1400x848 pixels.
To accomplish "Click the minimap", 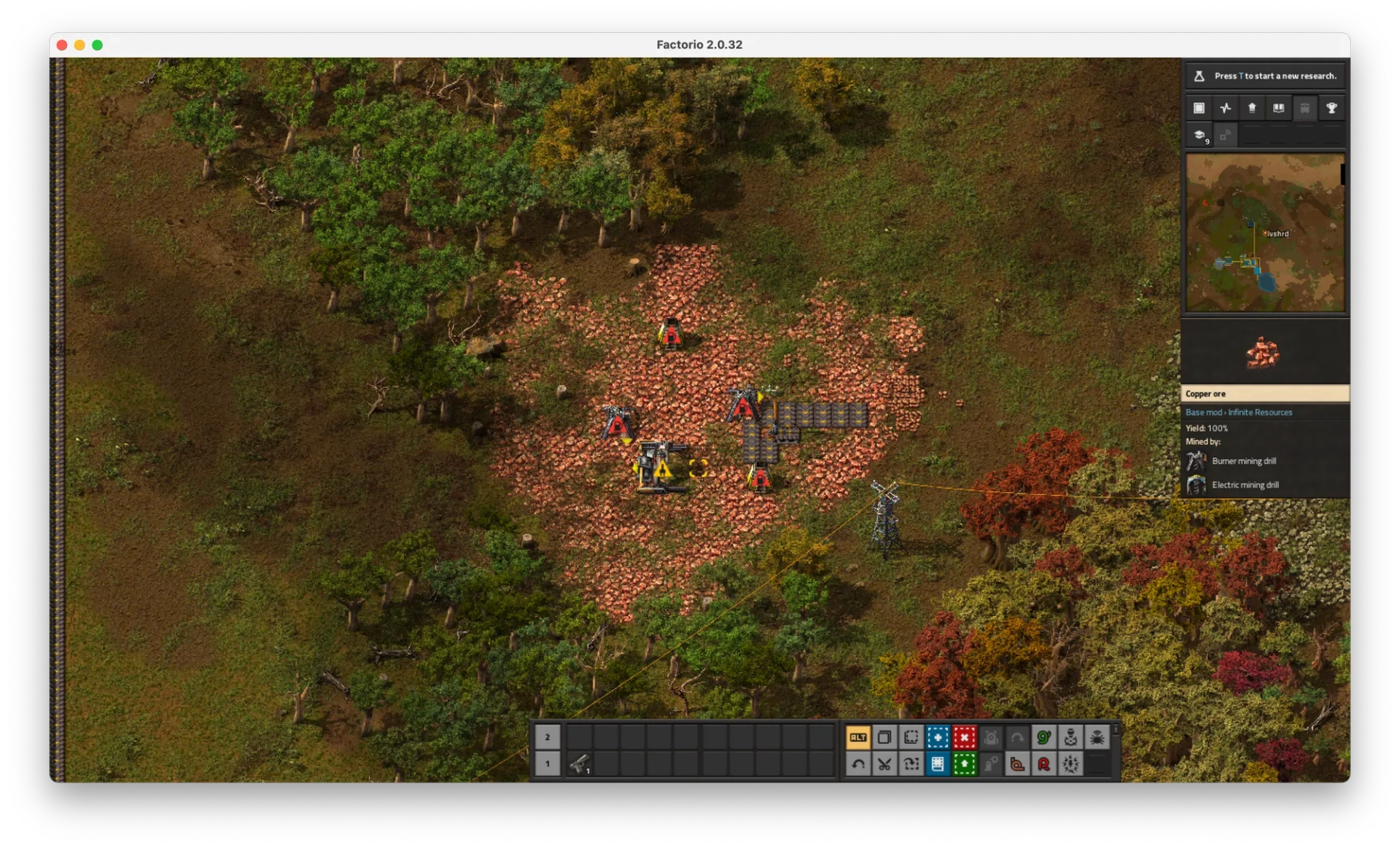I will click(x=1265, y=233).
